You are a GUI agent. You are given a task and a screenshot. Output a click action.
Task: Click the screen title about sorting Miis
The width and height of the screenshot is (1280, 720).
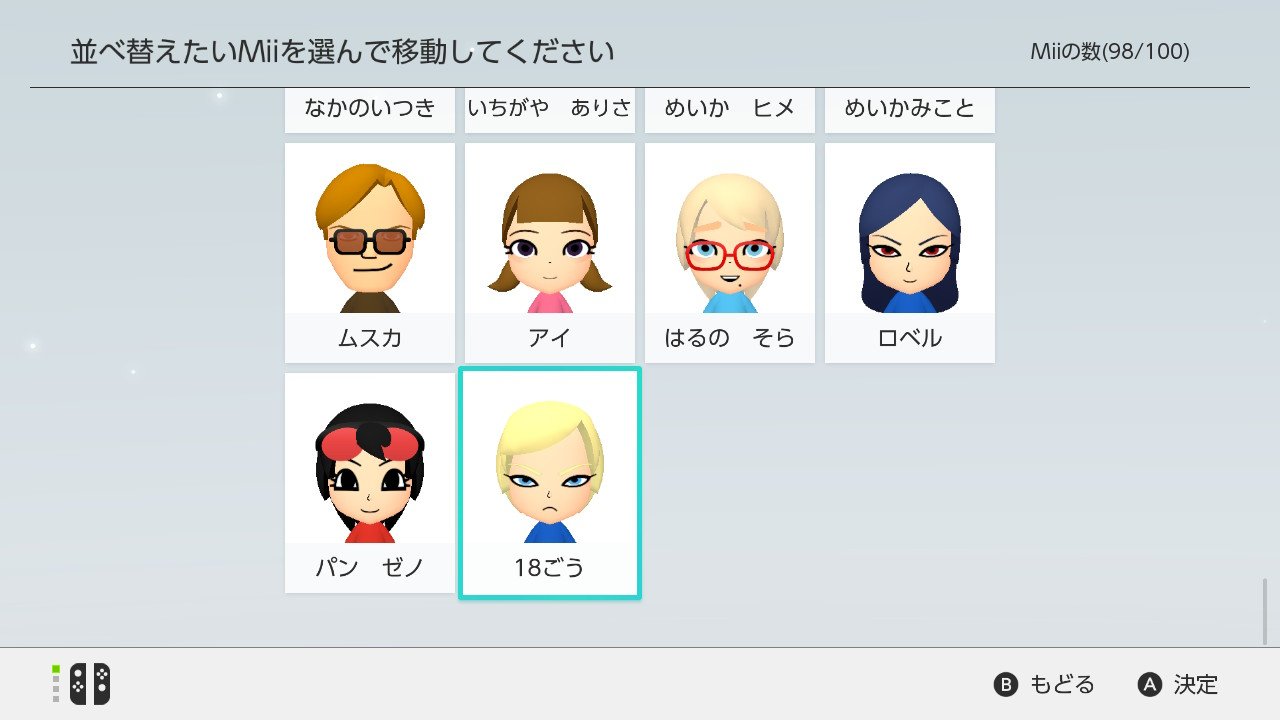pos(343,46)
